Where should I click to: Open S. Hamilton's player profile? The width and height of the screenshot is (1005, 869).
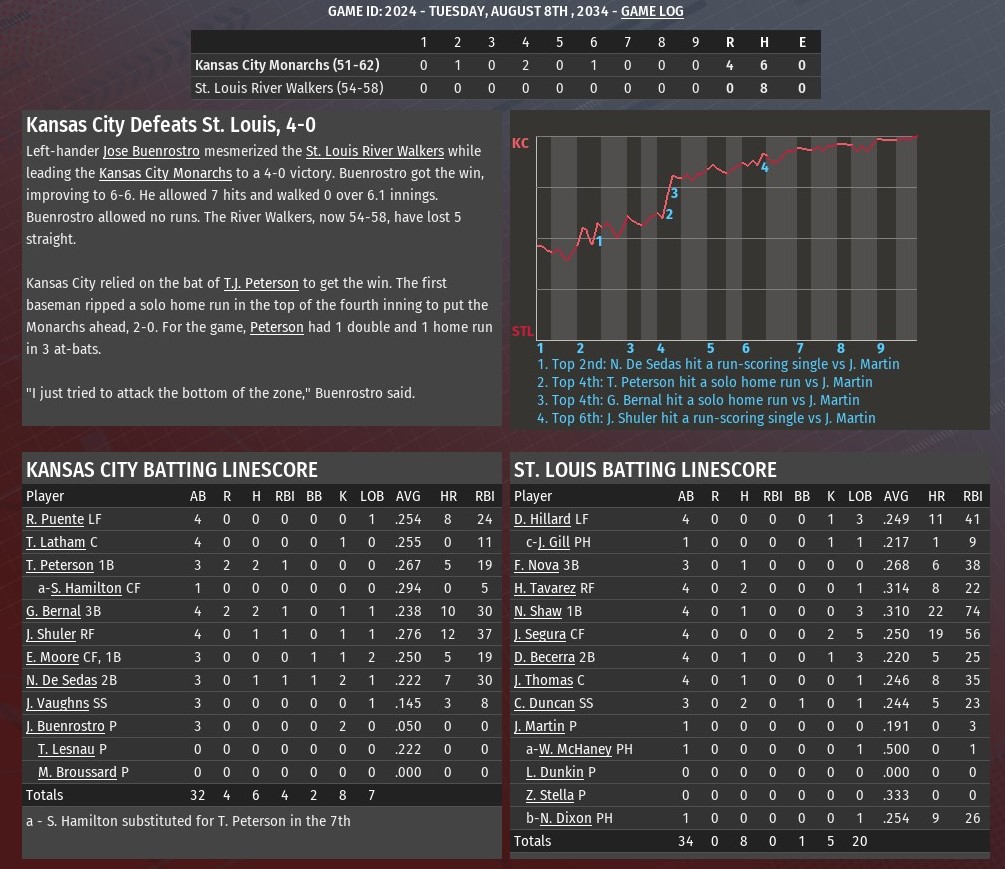[x=86, y=588]
